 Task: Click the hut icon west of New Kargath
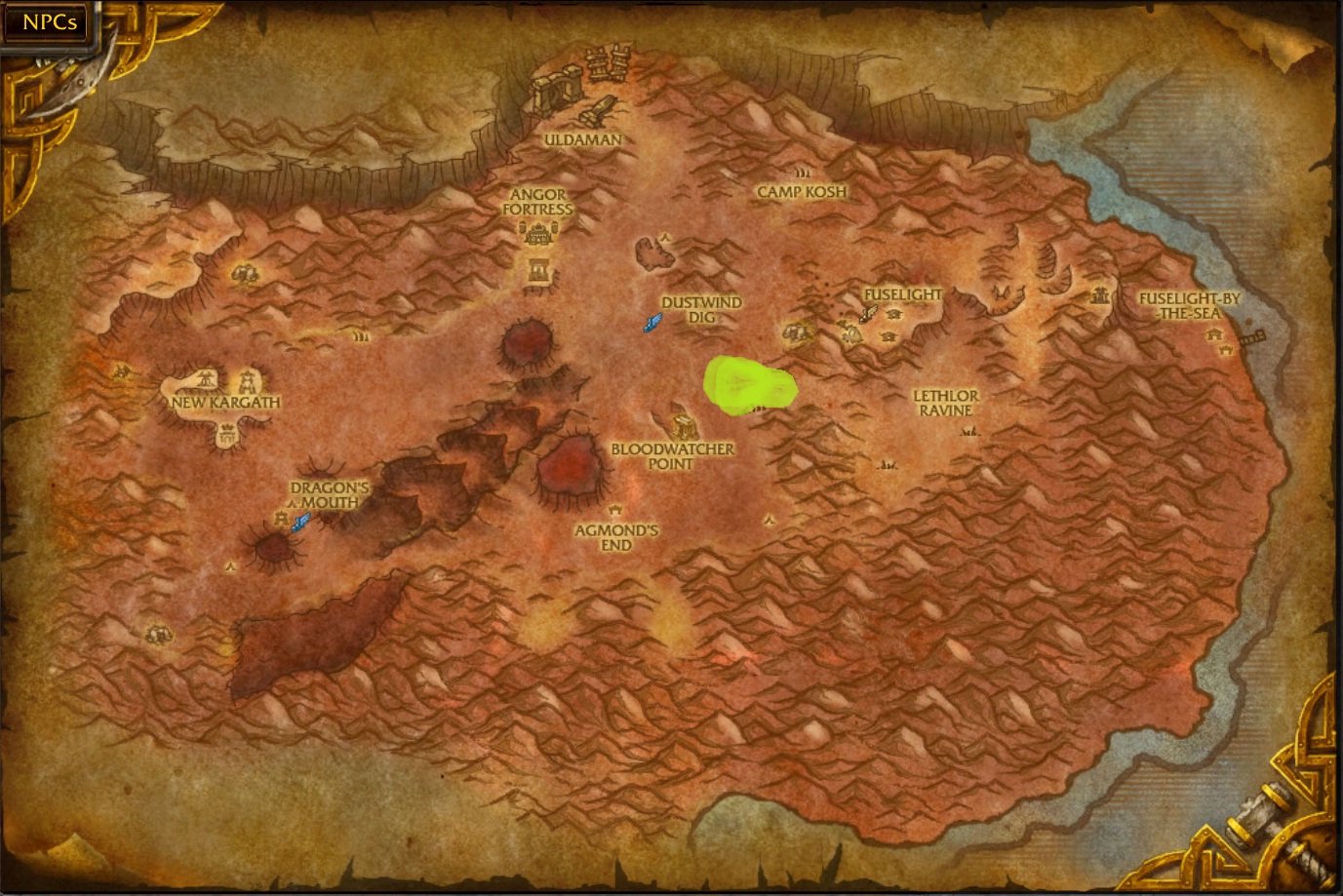click(x=122, y=371)
